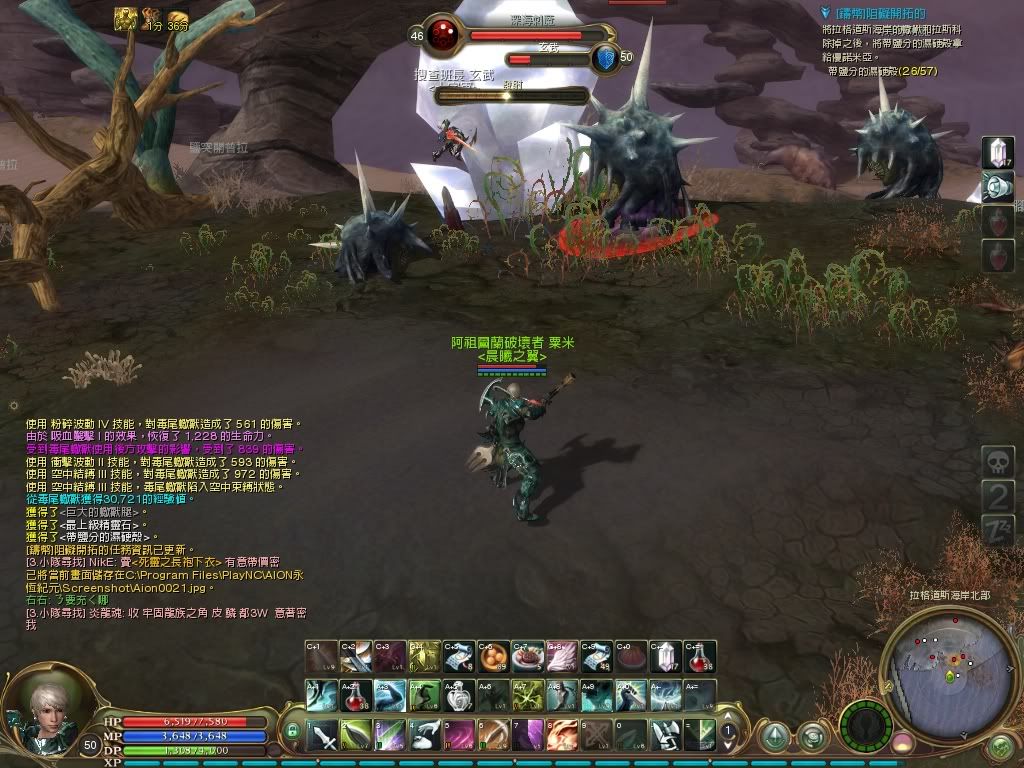Activate the megaphone icon in the side bar

pyautogui.click(x=999, y=187)
